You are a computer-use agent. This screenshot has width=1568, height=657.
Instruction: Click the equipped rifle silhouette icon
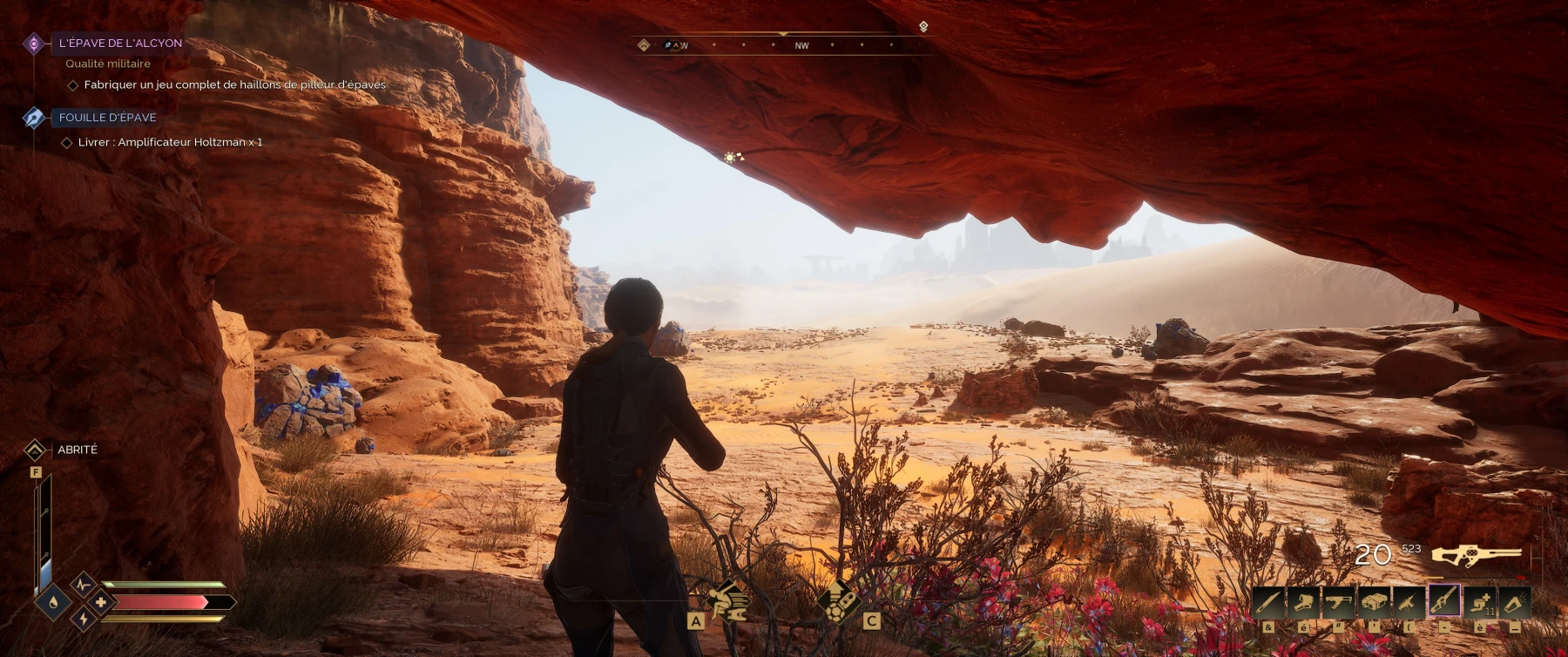tap(1476, 554)
